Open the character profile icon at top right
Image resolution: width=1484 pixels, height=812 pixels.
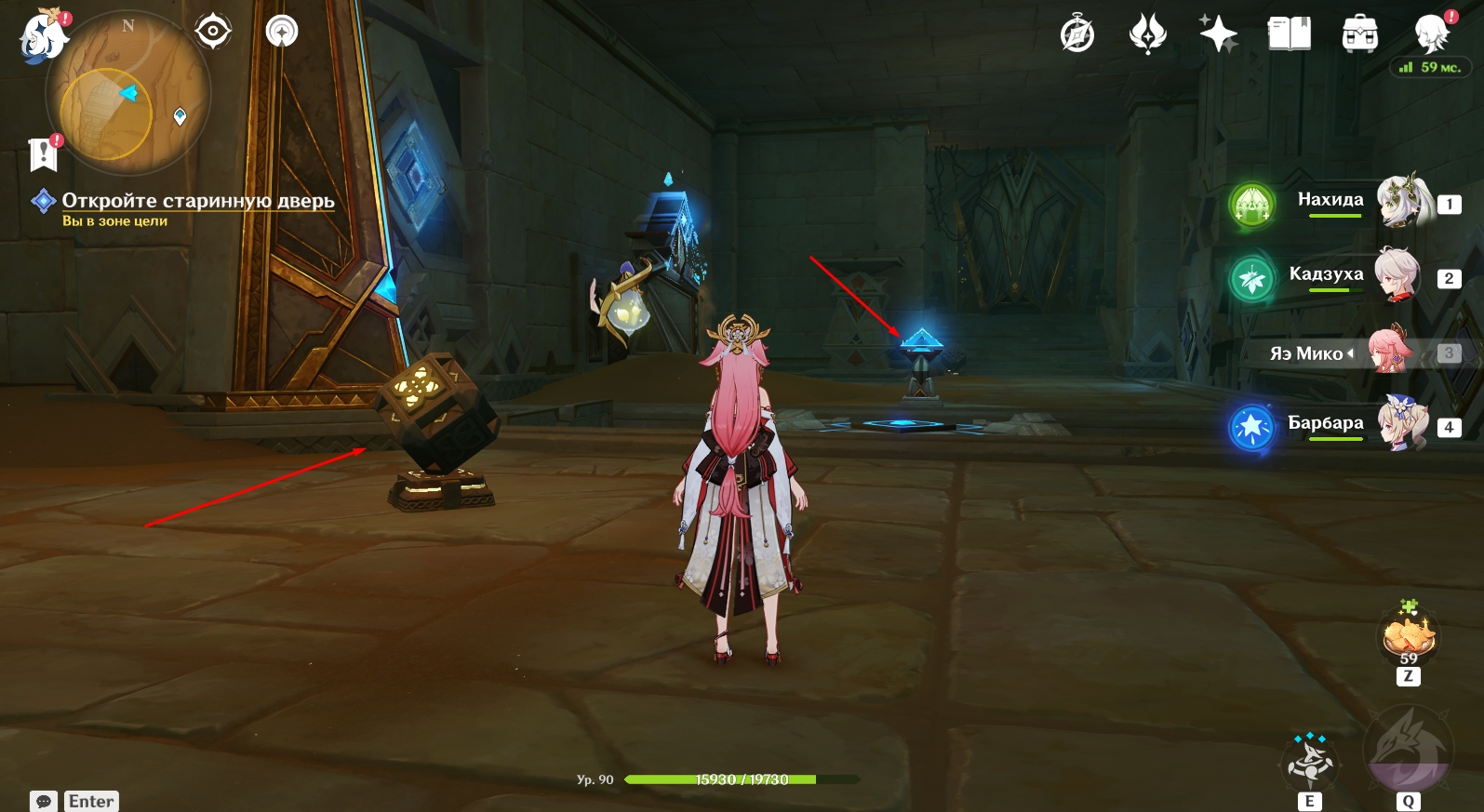click(x=1431, y=34)
